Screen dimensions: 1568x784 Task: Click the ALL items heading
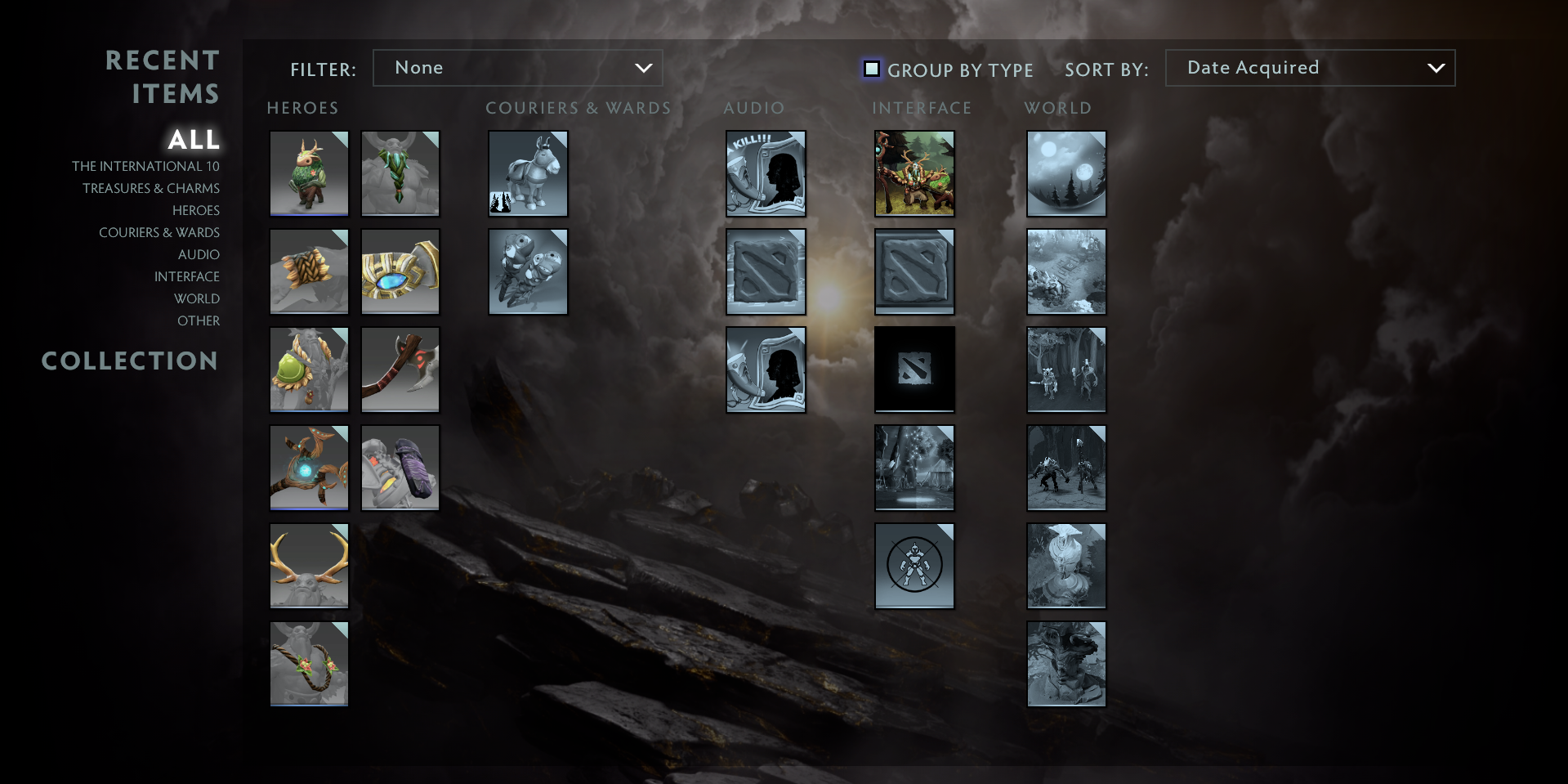tap(194, 140)
